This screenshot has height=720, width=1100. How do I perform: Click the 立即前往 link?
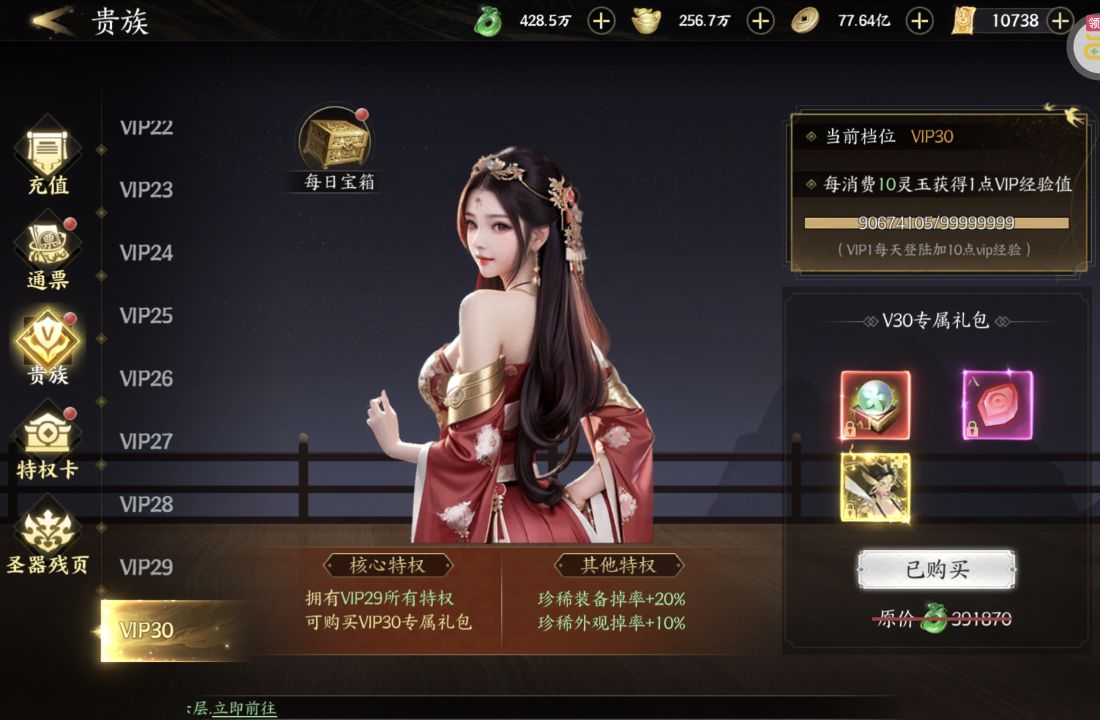tap(244, 708)
